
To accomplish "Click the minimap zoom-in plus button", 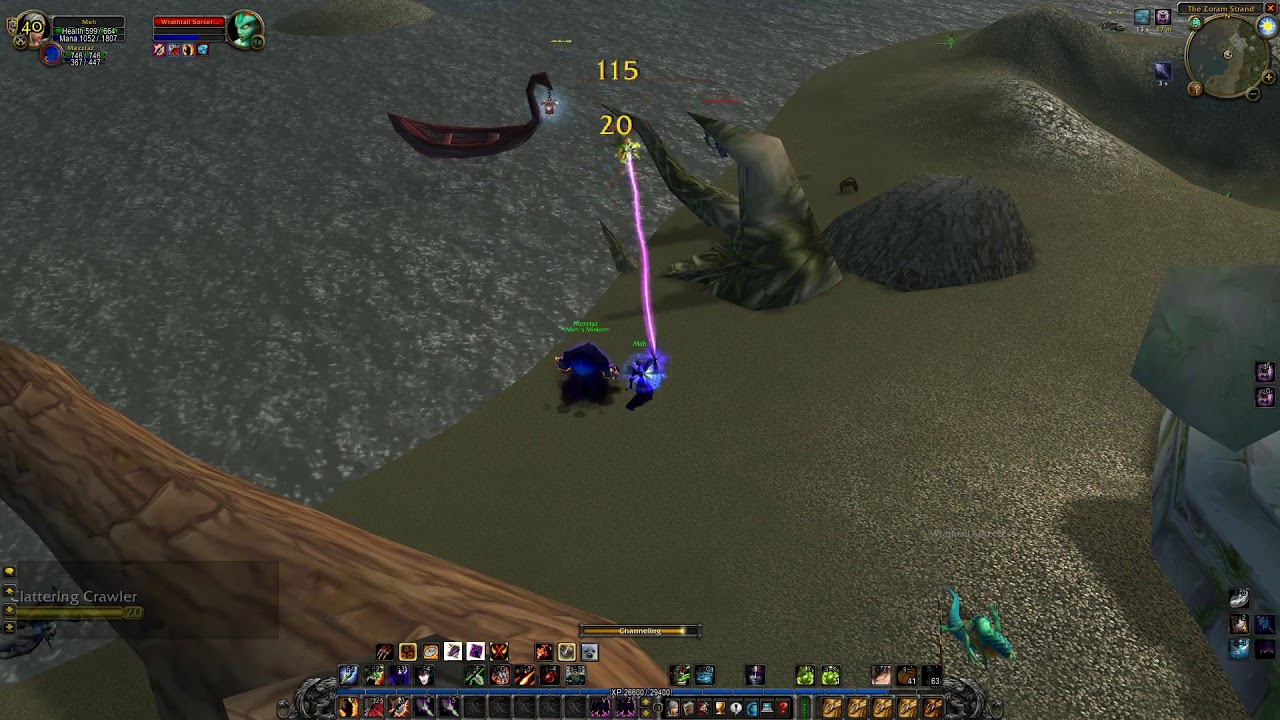I will pyautogui.click(x=1269, y=78).
